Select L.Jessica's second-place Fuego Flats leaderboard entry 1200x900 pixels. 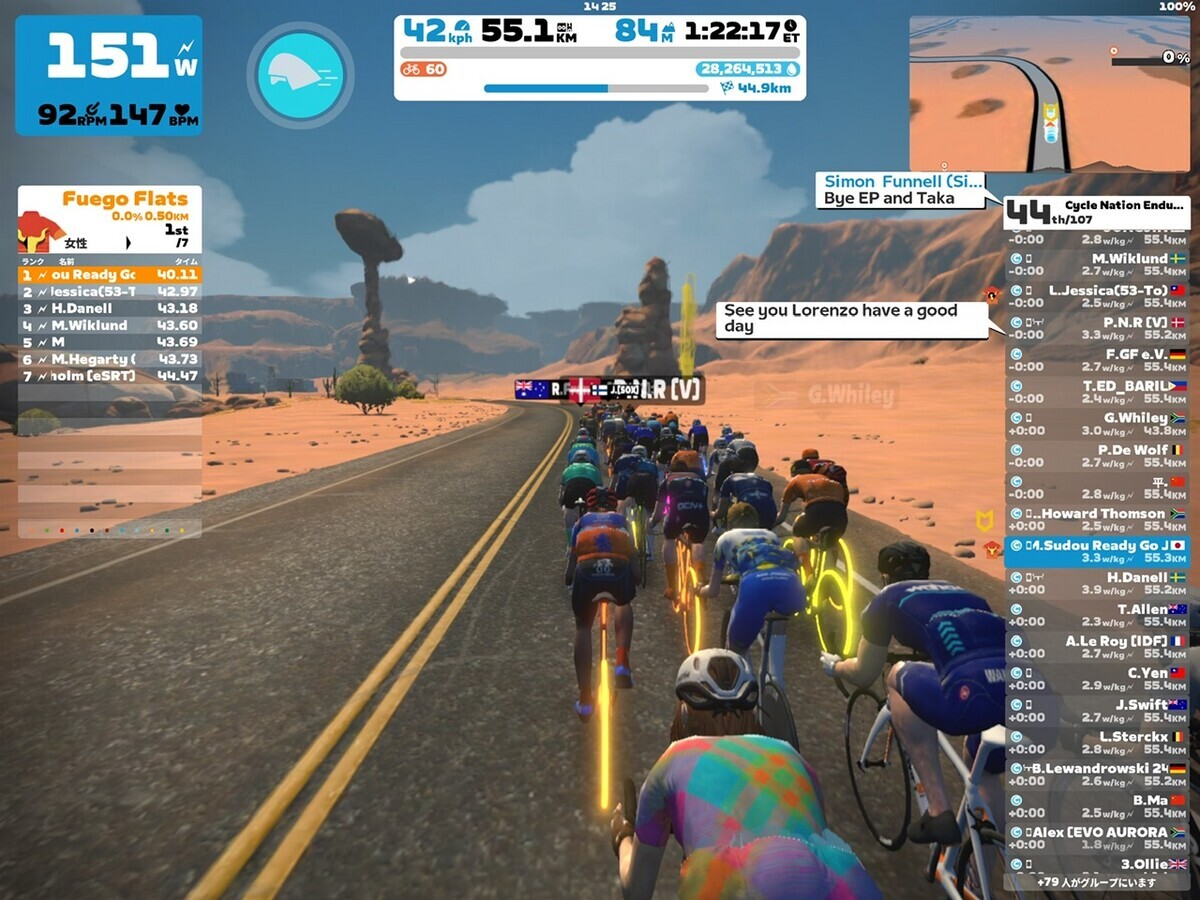pyautogui.click(x=110, y=291)
